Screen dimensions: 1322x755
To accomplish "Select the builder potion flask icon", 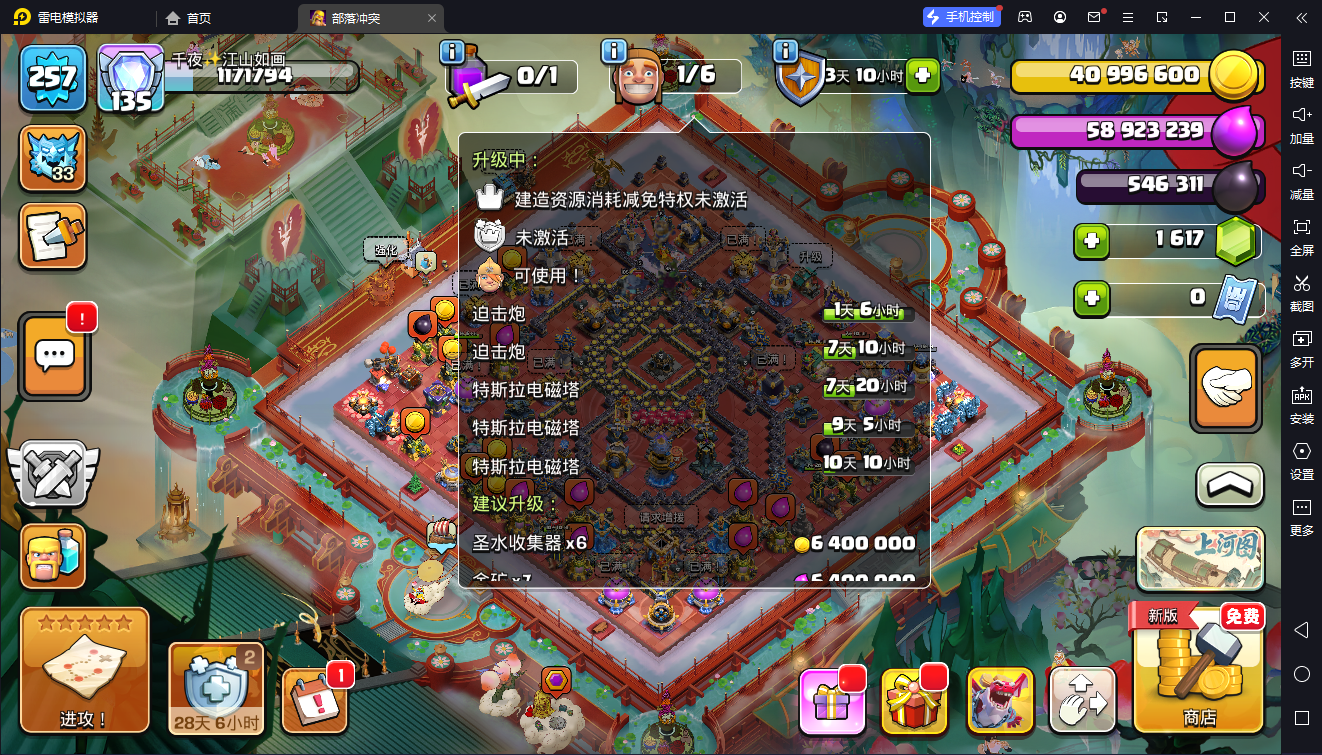I will pos(52,556).
